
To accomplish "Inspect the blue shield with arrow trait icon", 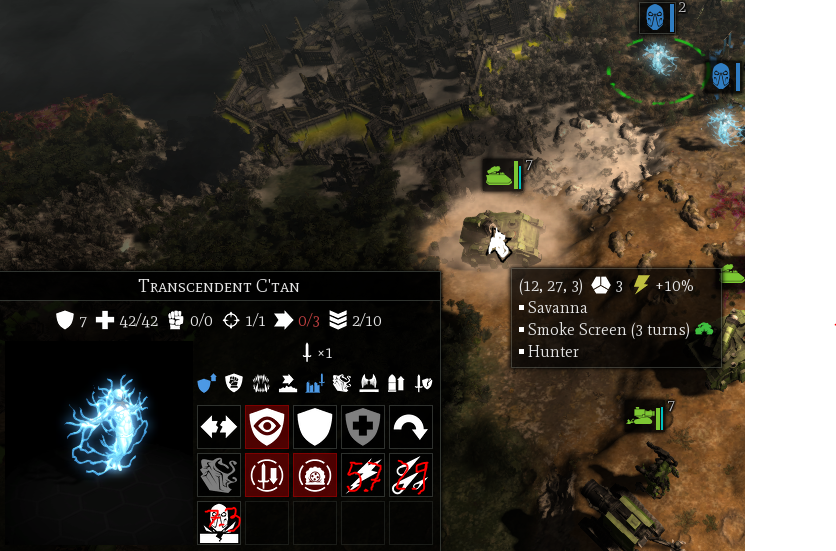I will (x=207, y=382).
